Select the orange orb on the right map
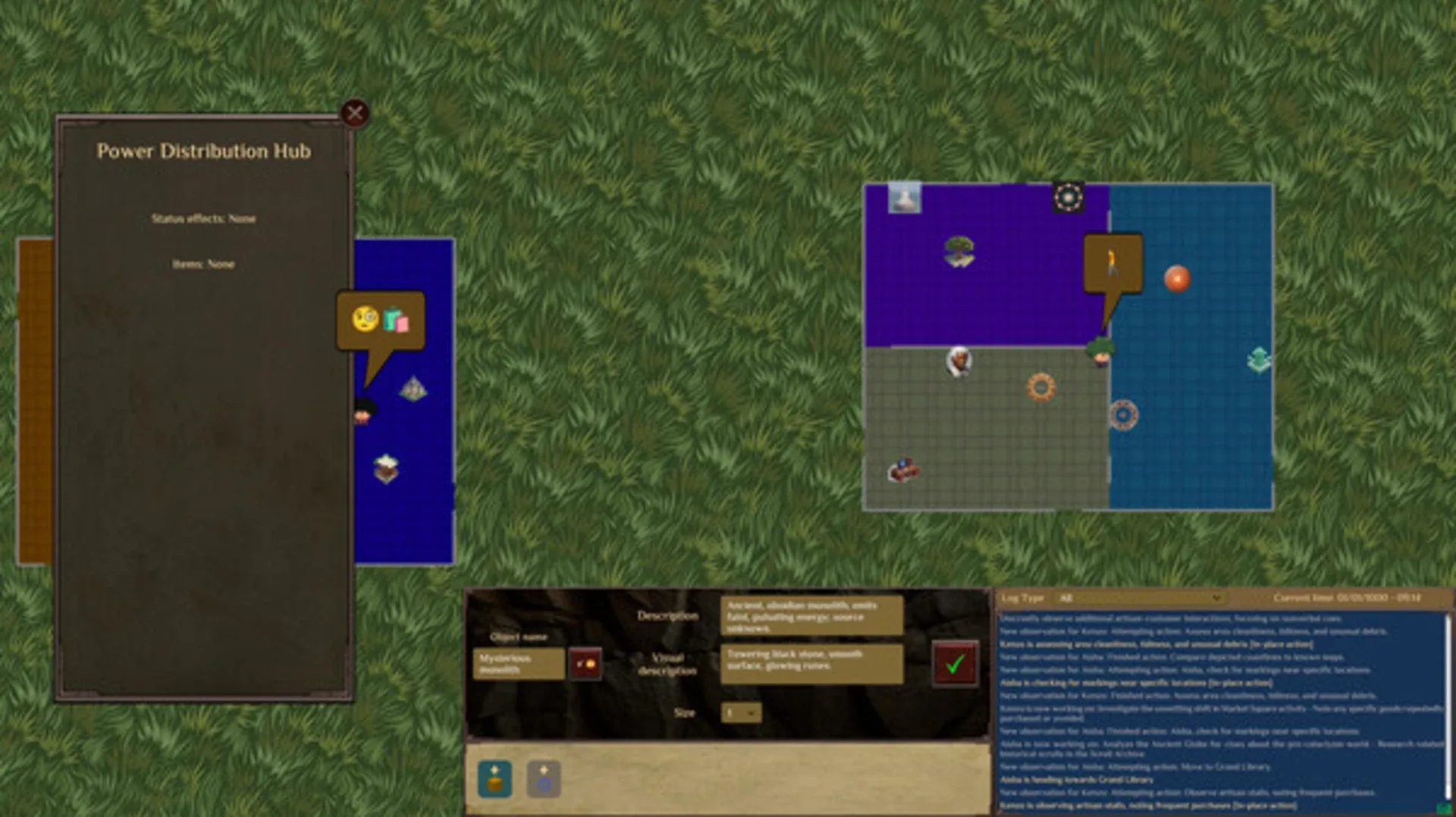 point(1178,279)
